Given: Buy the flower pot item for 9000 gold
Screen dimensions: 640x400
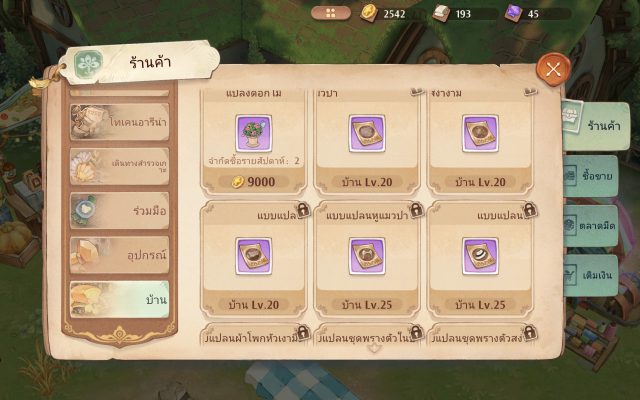Looking at the screenshot, I should pos(254,181).
